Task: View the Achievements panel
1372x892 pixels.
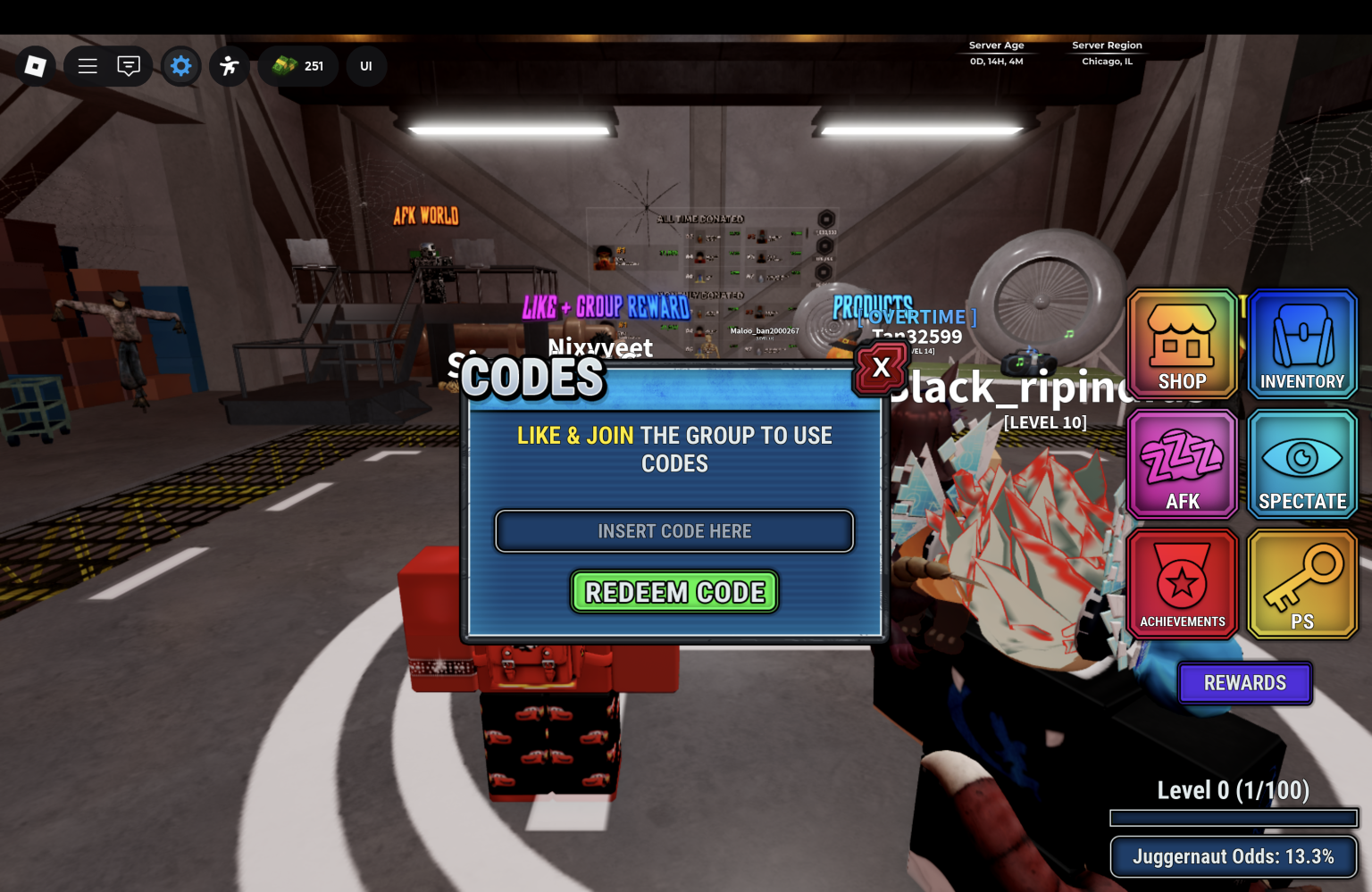Action: [x=1182, y=584]
